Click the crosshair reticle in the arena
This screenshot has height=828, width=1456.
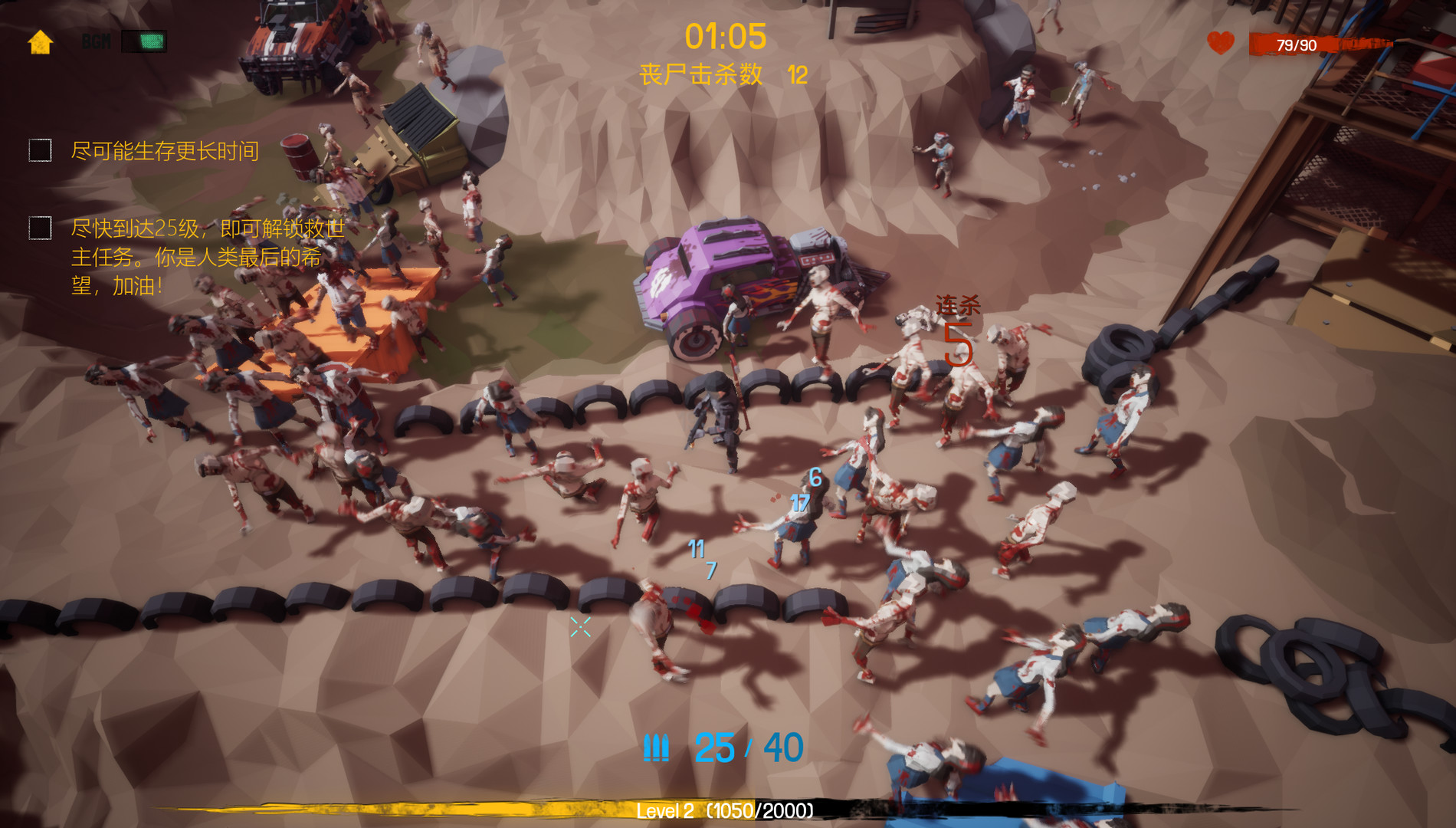[579, 627]
